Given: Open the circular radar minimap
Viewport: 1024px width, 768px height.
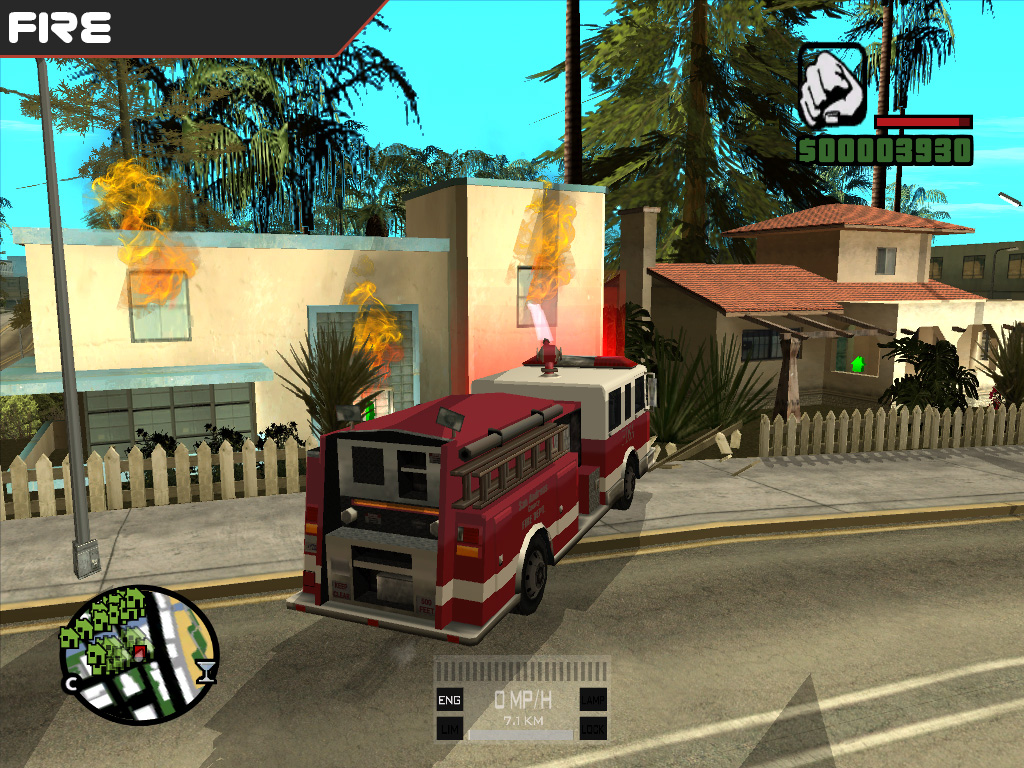Looking at the screenshot, I should (x=138, y=655).
